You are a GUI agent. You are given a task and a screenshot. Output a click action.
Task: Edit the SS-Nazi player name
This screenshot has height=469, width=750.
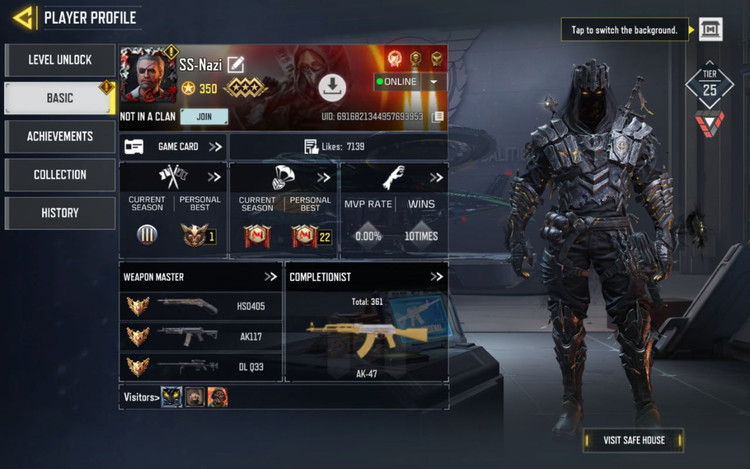pyautogui.click(x=236, y=64)
